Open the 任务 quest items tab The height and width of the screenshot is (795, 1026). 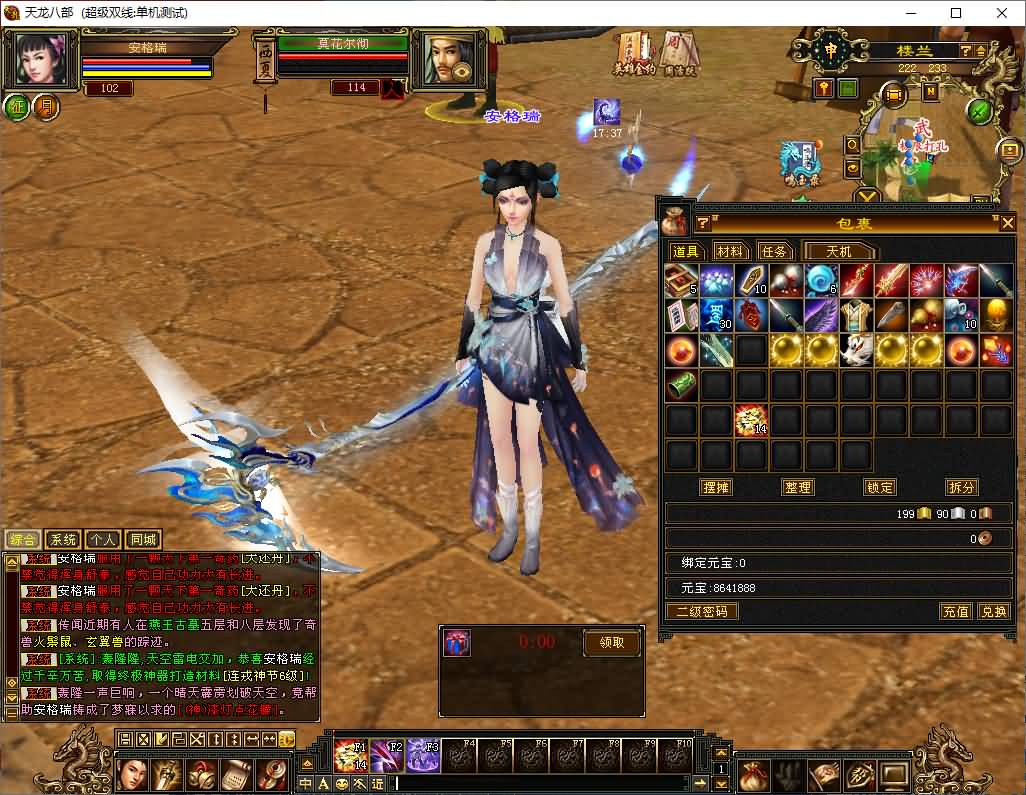(x=775, y=252)
